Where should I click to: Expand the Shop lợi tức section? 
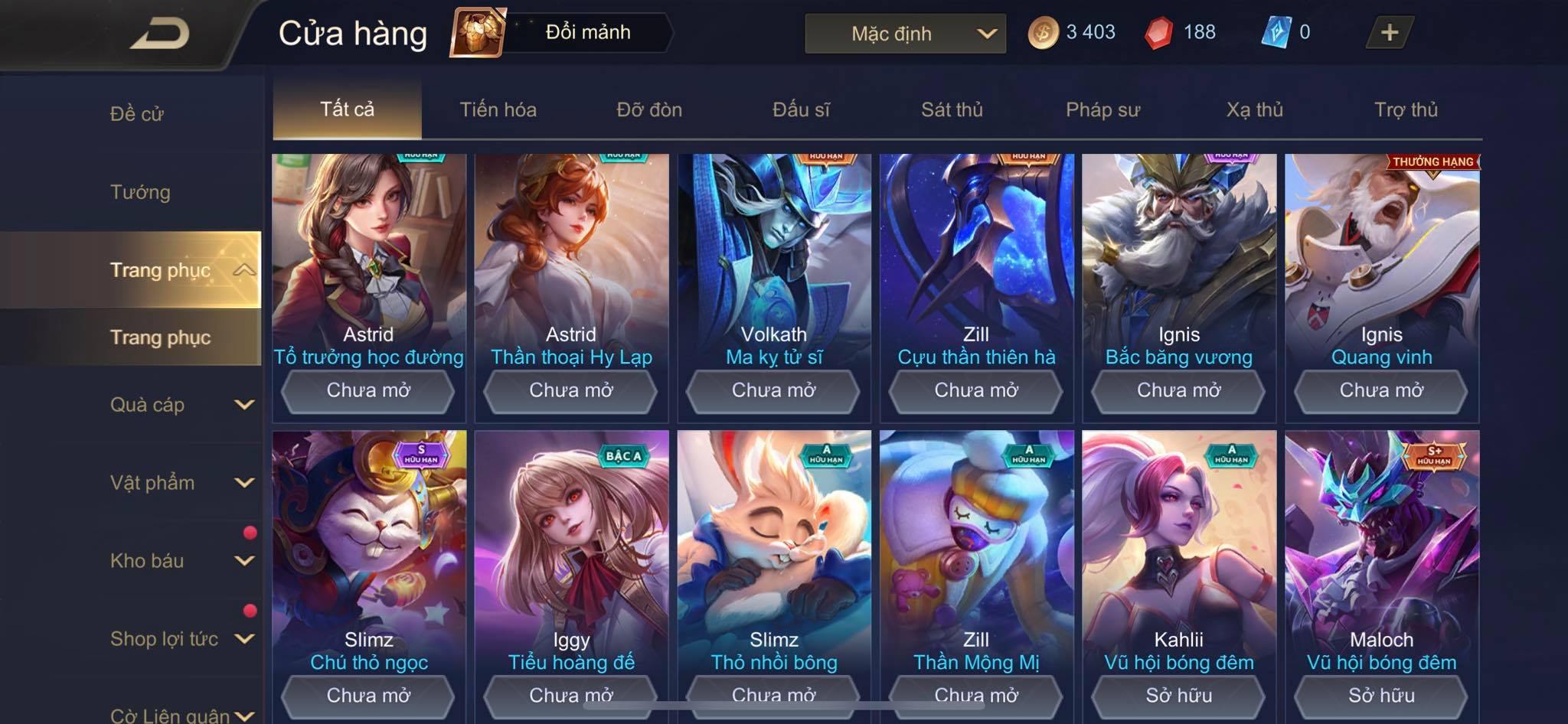(x=181, y=639)
